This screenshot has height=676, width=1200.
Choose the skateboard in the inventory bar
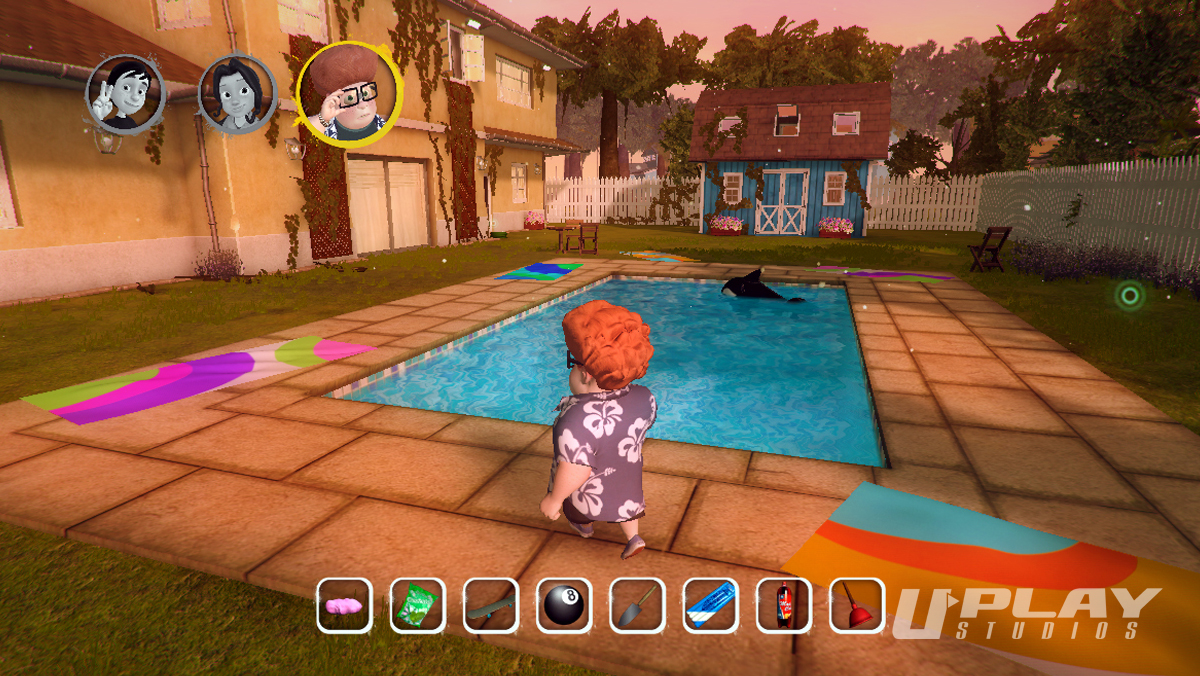490,605
